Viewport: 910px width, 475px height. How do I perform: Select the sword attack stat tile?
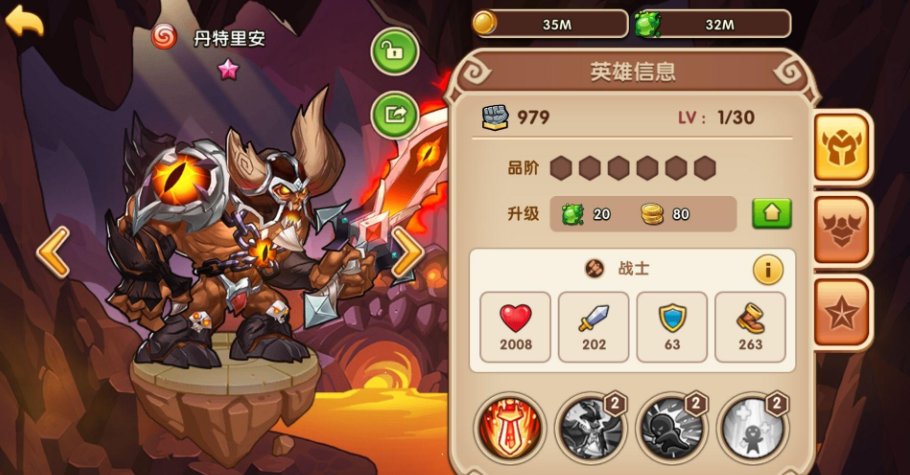pyautogui.click(x=593, y=327)
